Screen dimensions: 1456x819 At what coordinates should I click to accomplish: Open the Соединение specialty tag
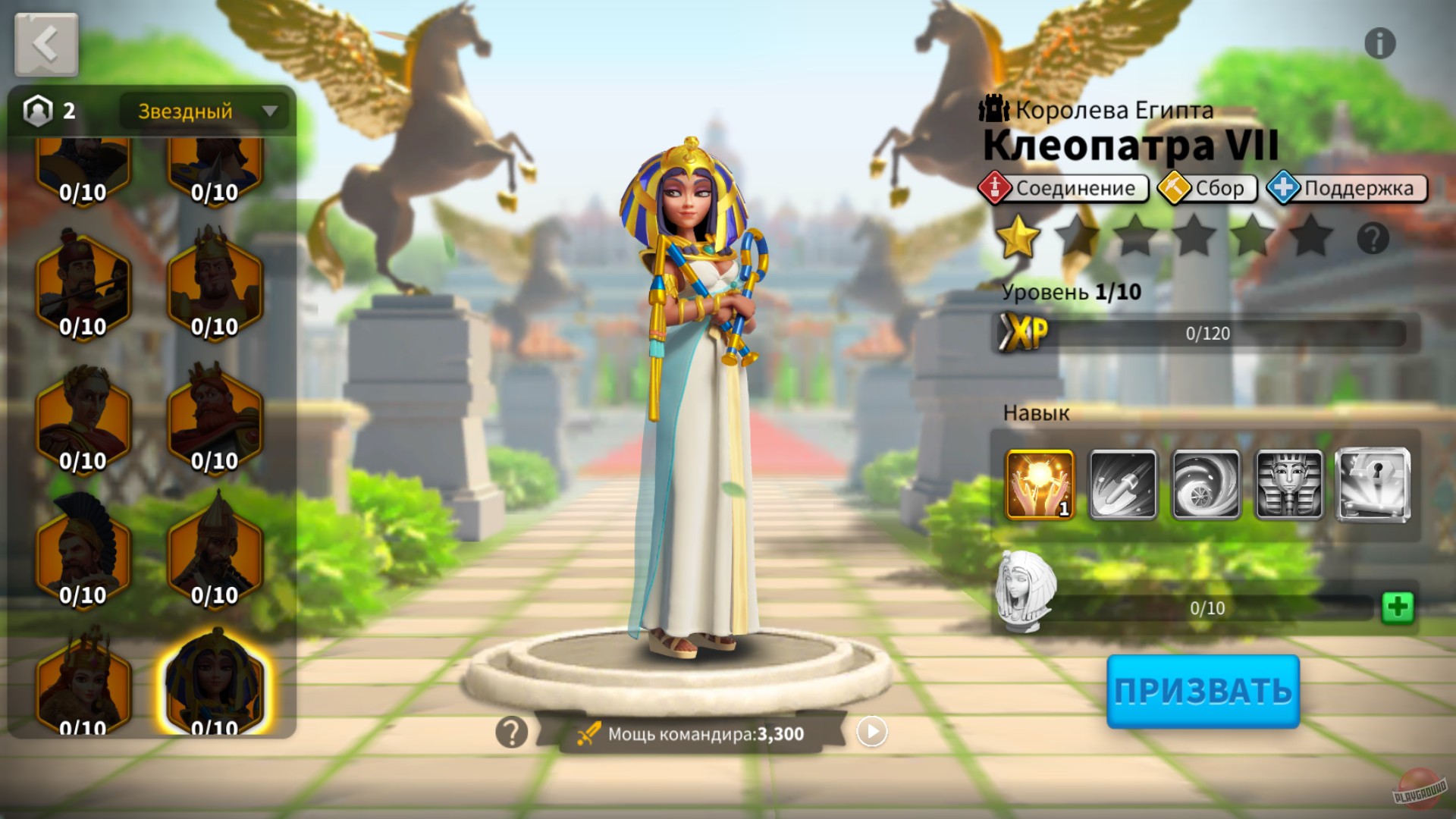tap(1065, 188)
